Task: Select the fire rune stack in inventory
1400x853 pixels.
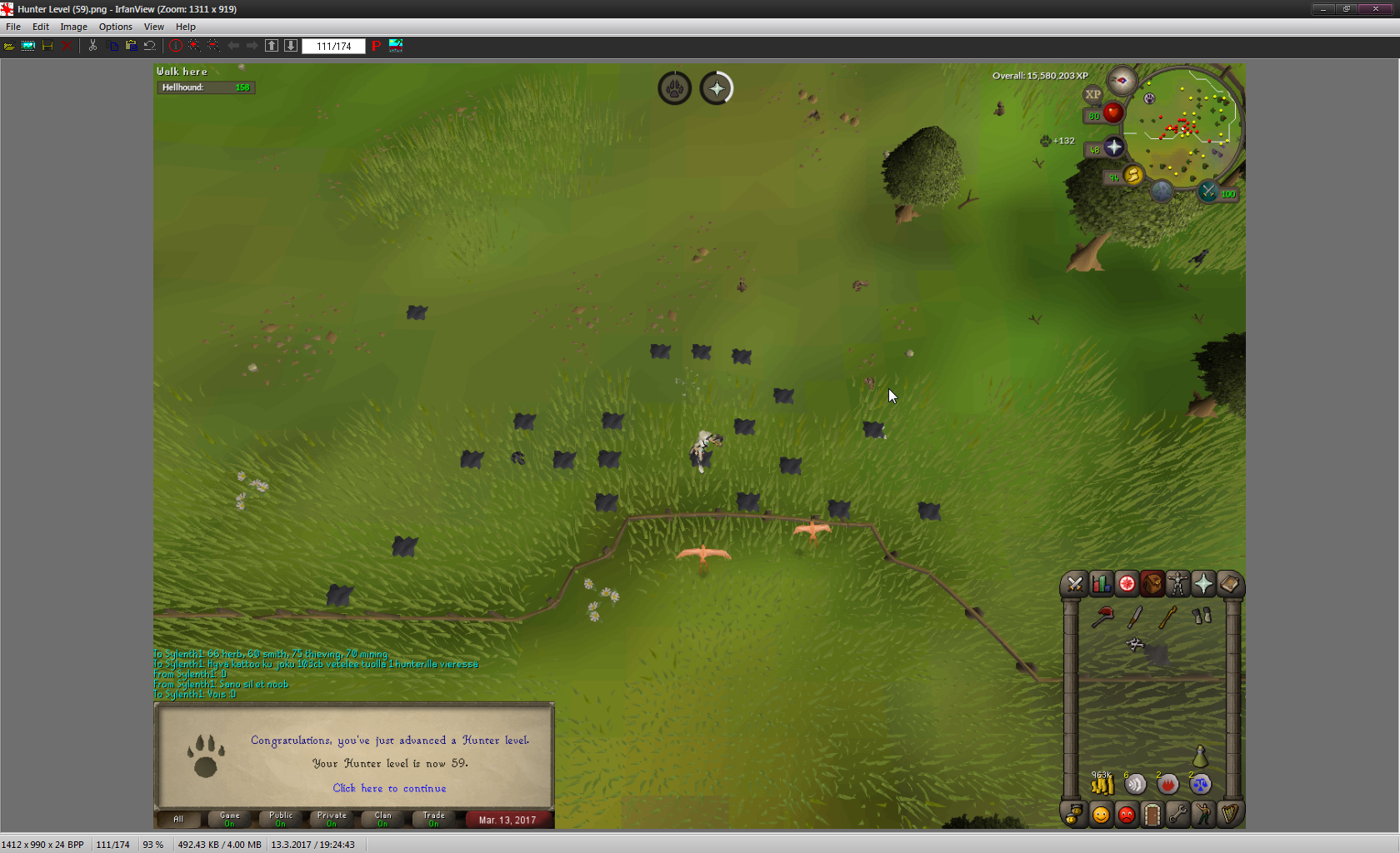Action: (1167, 783)
